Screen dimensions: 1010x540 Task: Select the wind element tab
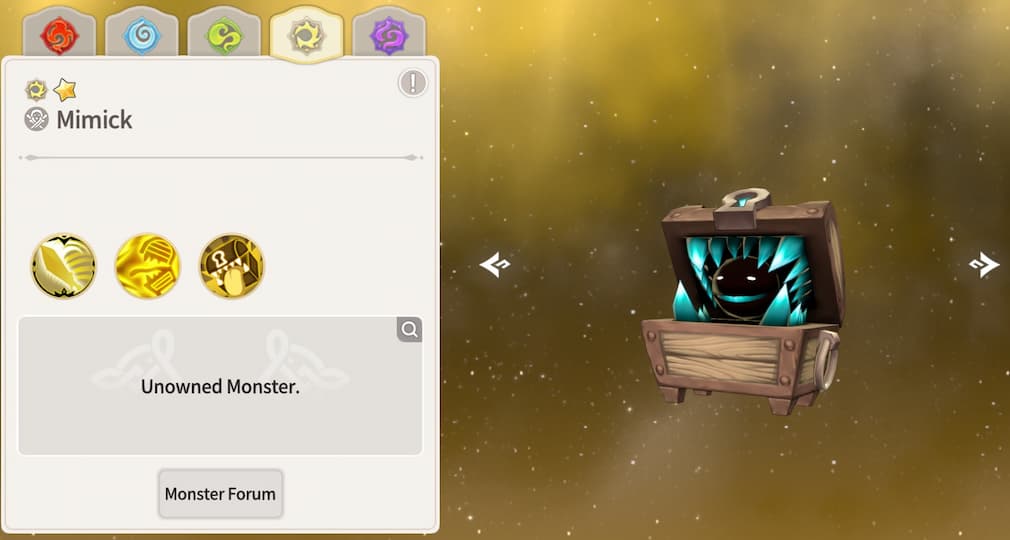[x=224, y=36]
